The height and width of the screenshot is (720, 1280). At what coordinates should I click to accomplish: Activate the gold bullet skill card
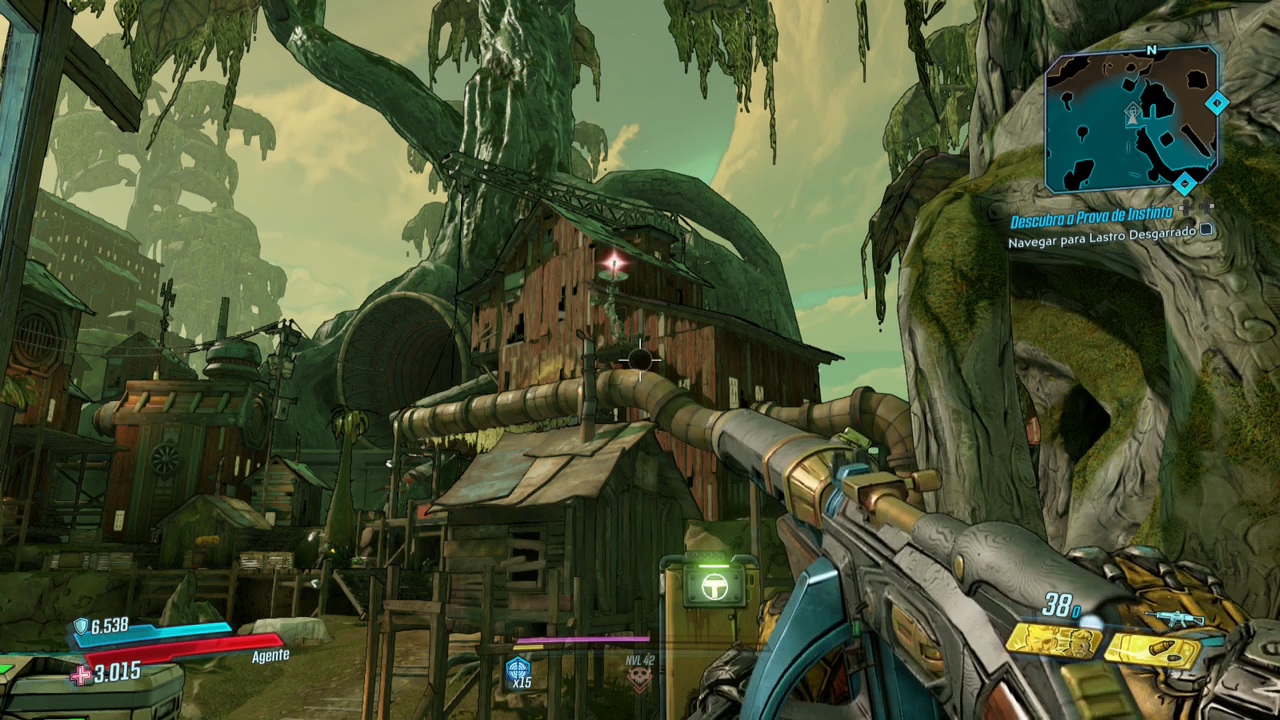coord(1152,651)
